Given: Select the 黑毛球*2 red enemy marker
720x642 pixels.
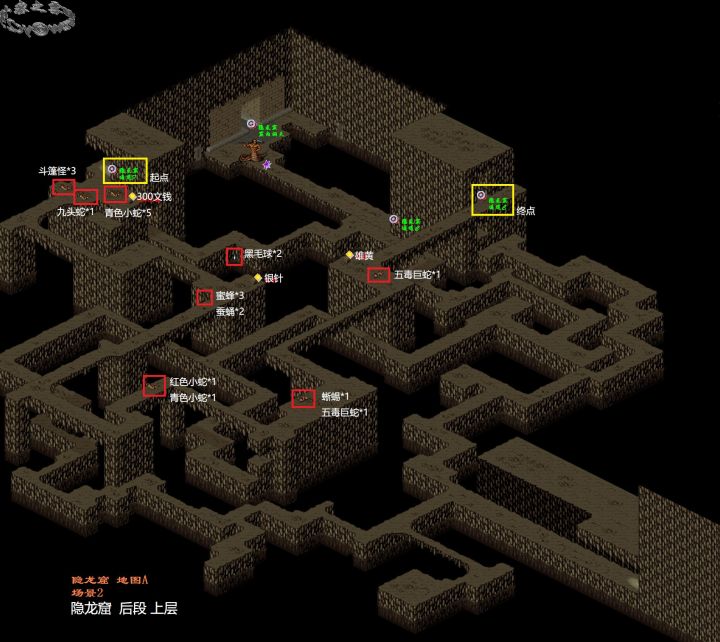Looking at the screenshot, I should click(234, 256).
